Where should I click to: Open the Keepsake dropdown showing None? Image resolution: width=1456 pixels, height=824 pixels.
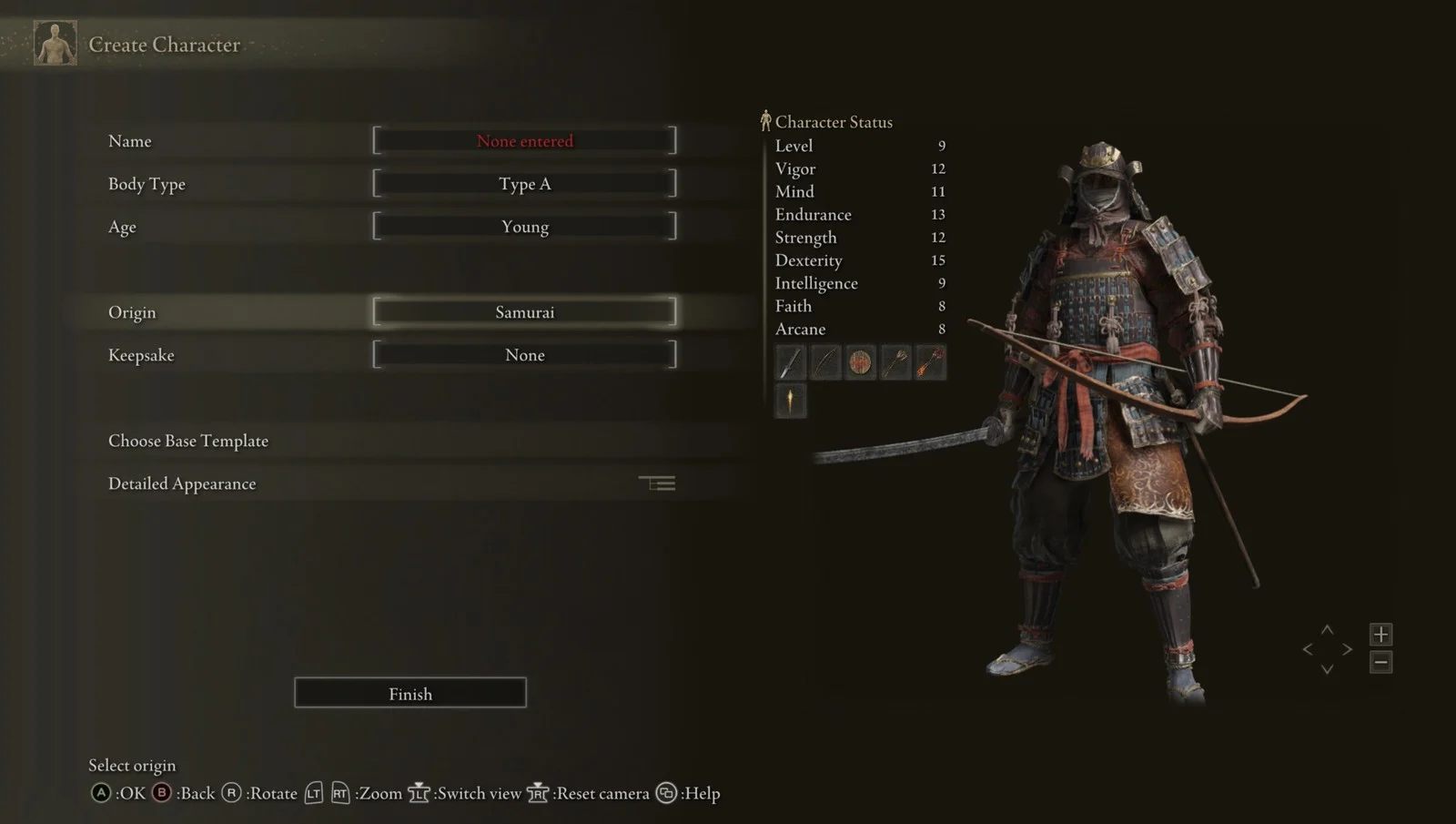tap(524, 354)
